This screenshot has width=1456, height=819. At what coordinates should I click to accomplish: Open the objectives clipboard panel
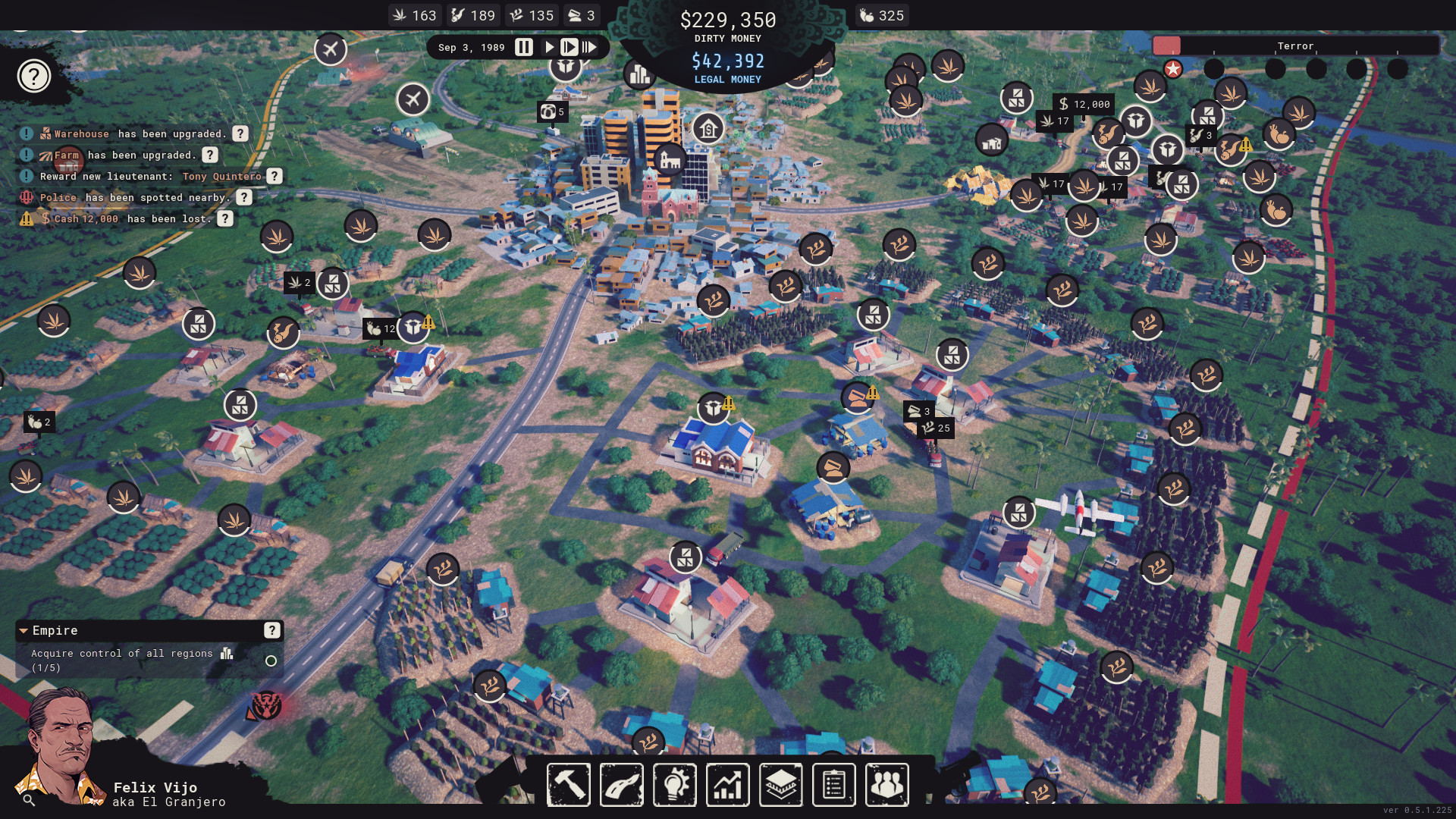coord(834,785)
